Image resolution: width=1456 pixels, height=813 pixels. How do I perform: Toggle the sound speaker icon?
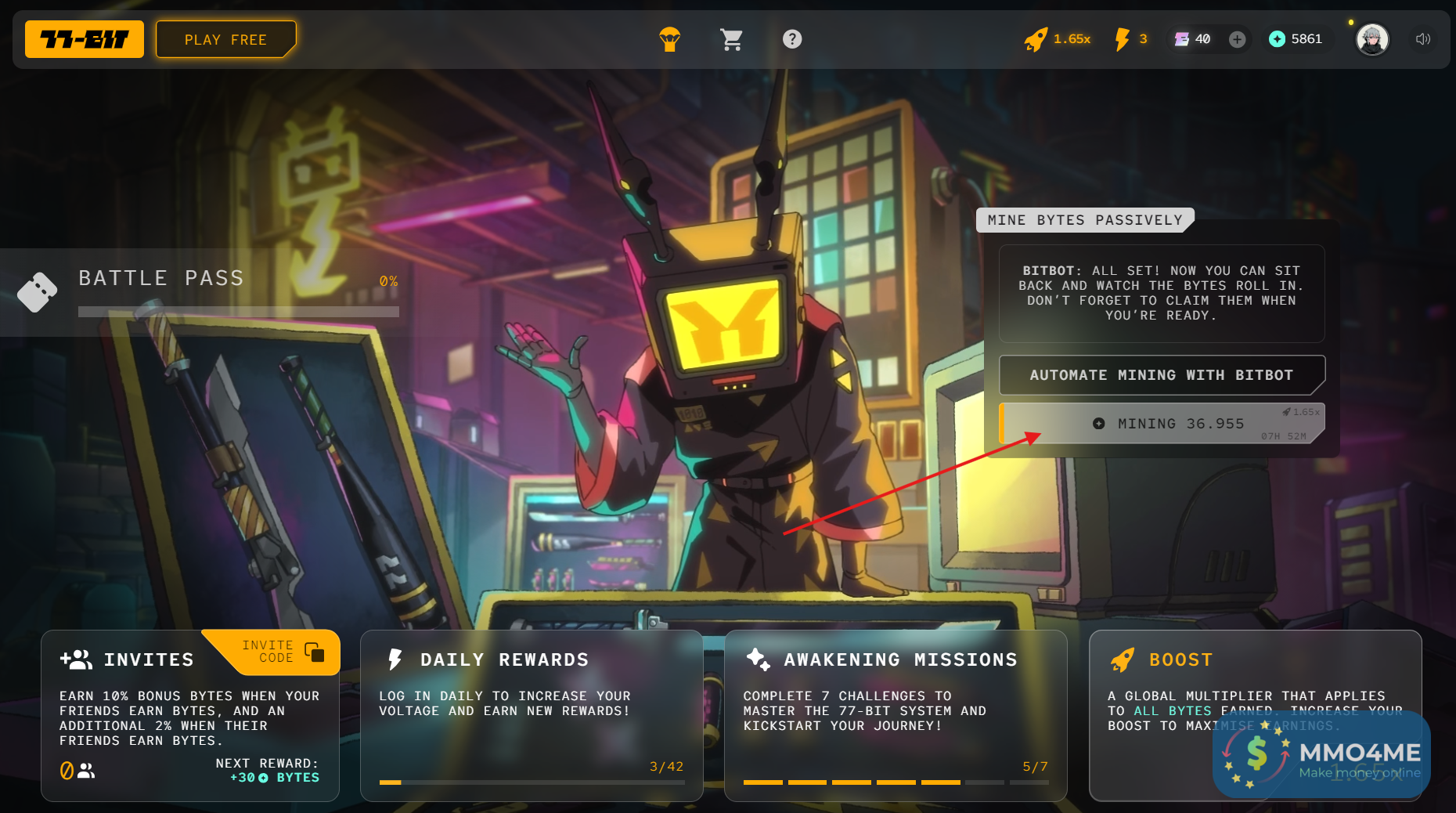(1423, 39)
